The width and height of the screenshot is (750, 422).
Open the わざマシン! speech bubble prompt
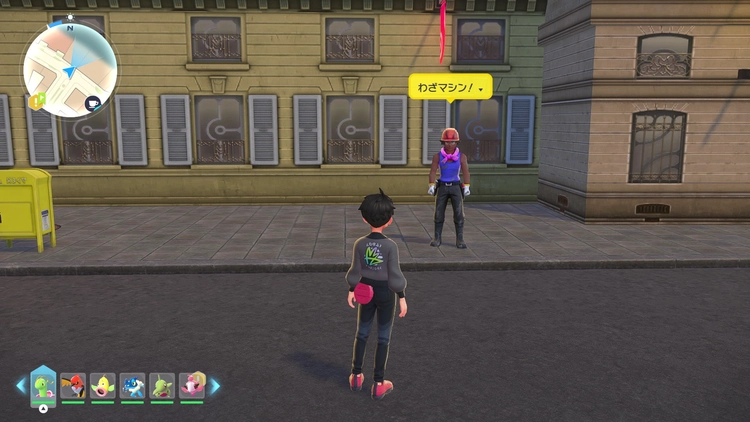(x=451, y=88)
